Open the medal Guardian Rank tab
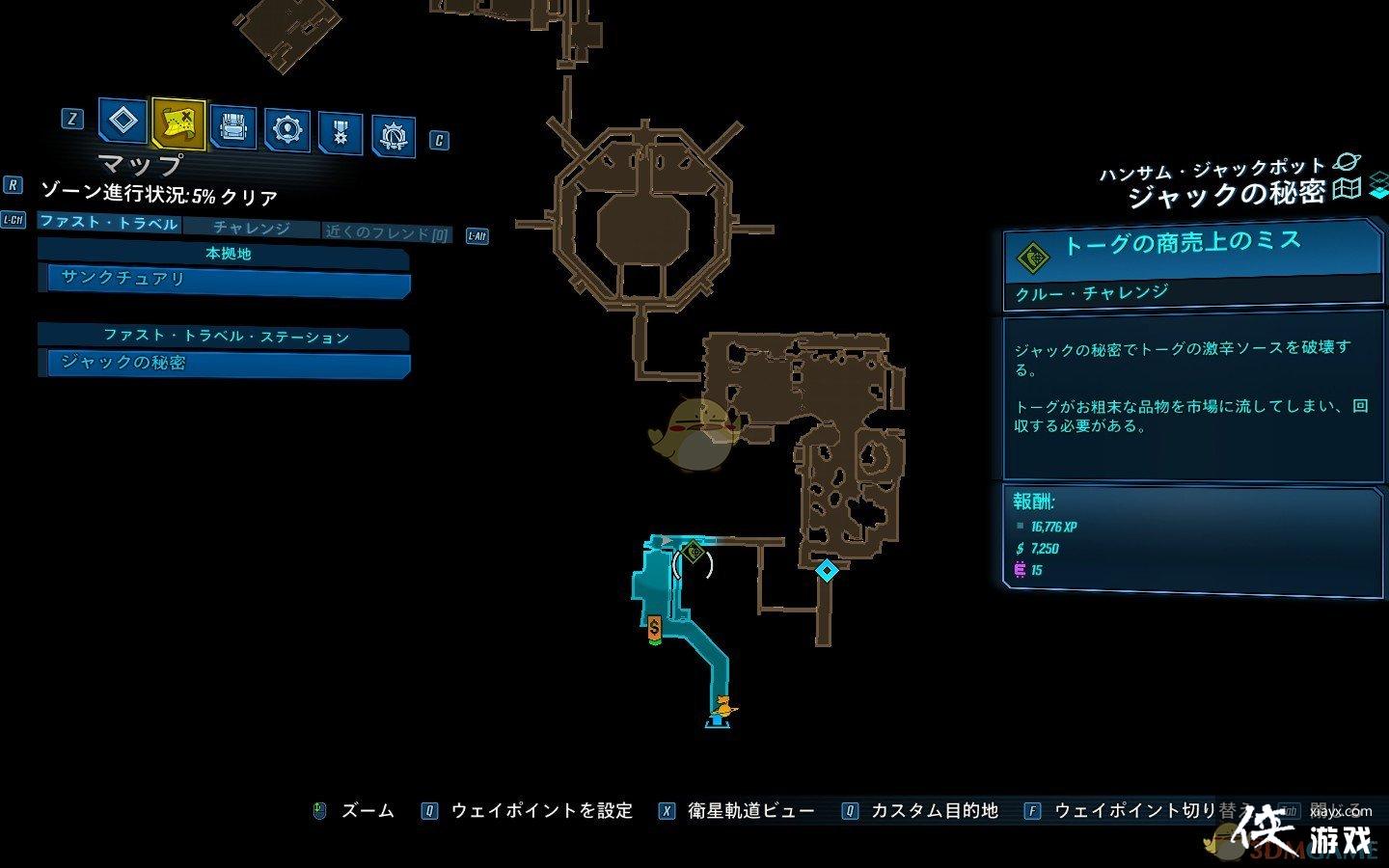This screenshot has height=868, width=1389. point(340,133)
